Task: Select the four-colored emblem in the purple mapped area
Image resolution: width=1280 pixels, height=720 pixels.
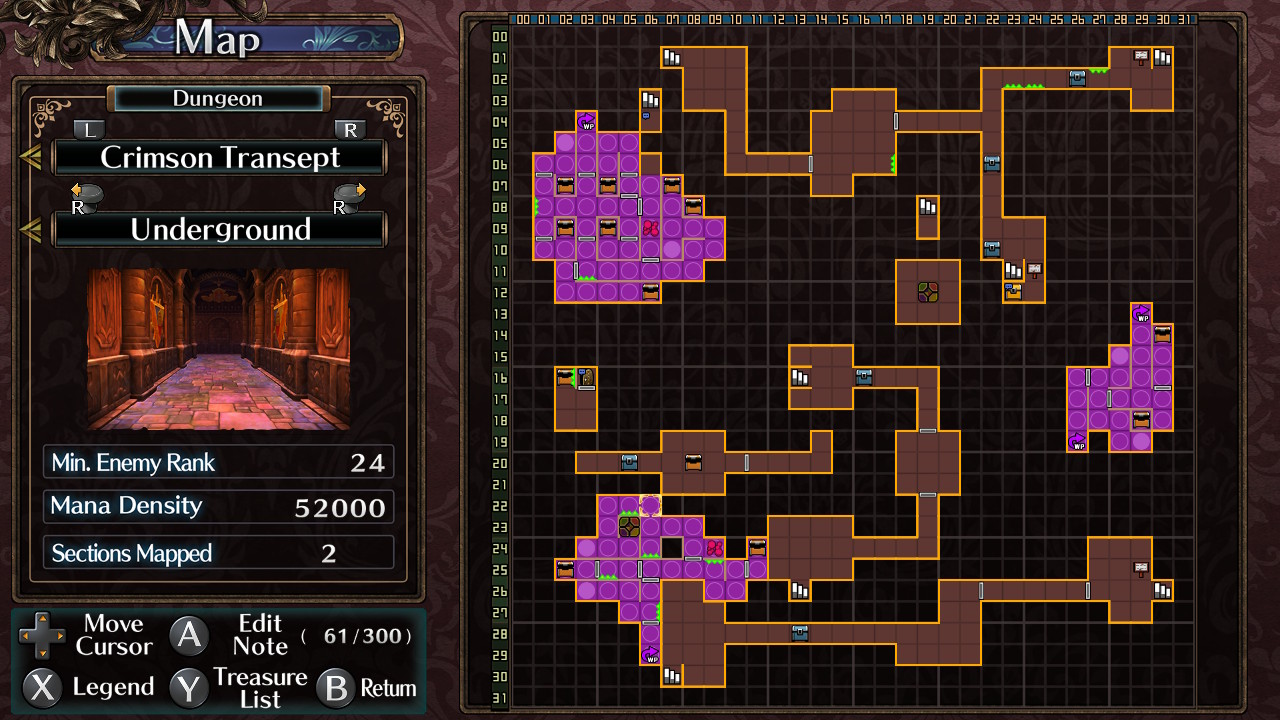Action: click(629, 526)
